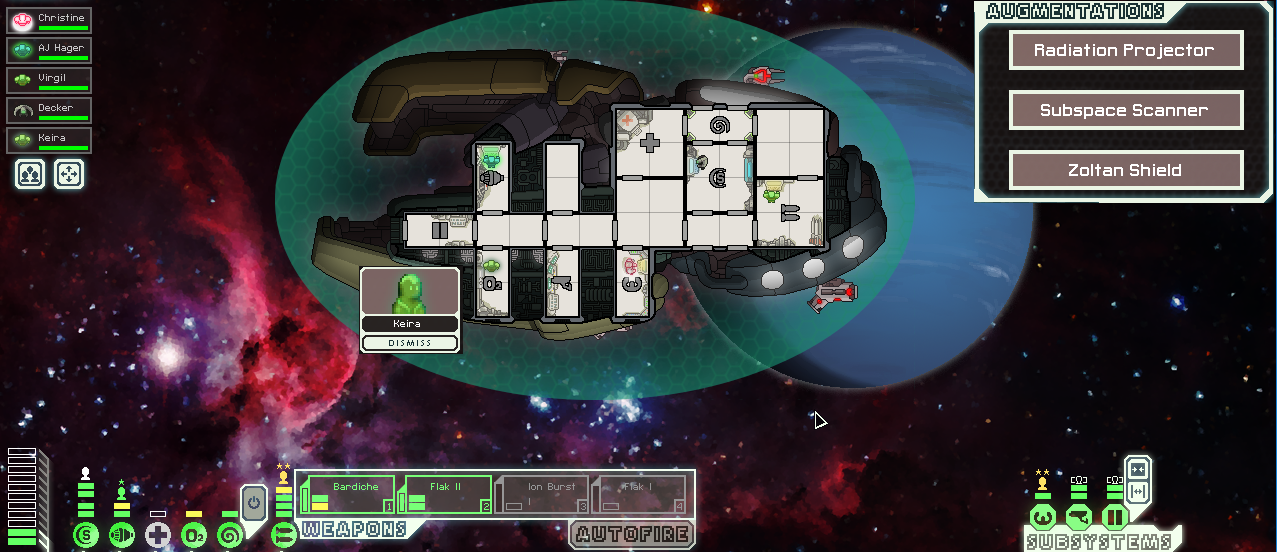Click the Zoltan Shield augmentation
Screen dimensions: 1277x552
pos(1125,170)
